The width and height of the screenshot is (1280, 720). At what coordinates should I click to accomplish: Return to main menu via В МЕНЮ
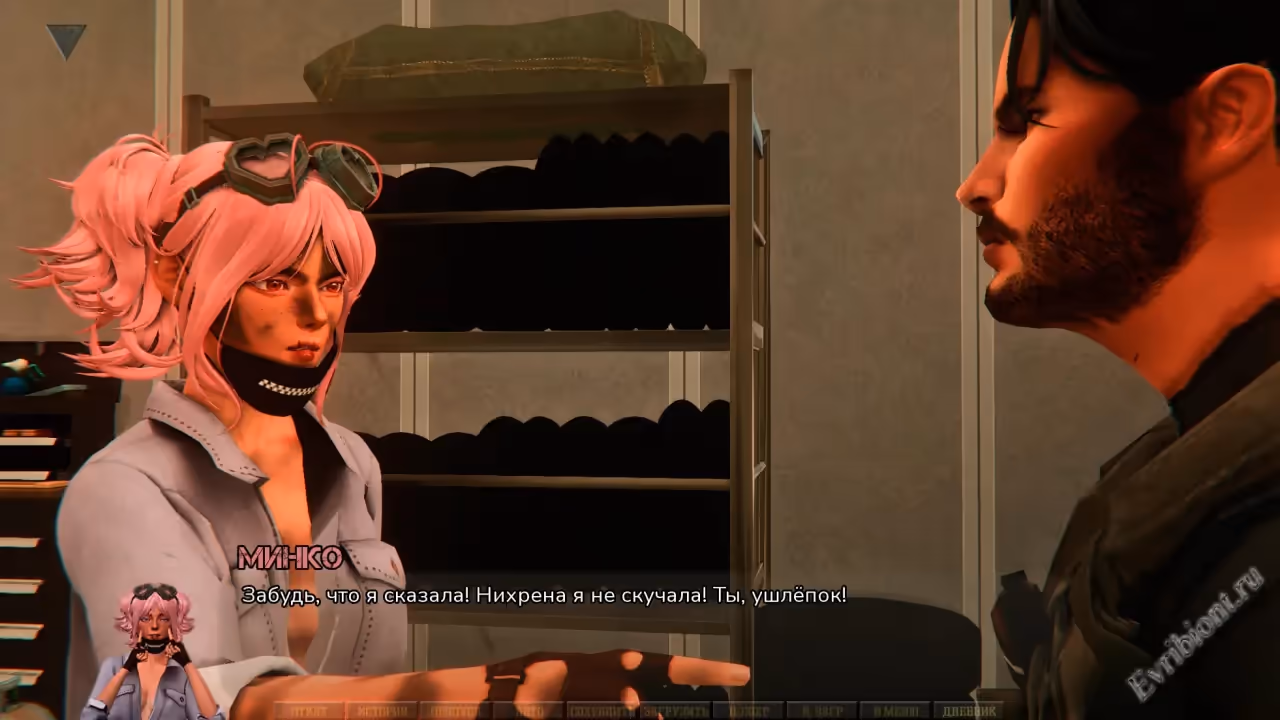click(894, 711)
